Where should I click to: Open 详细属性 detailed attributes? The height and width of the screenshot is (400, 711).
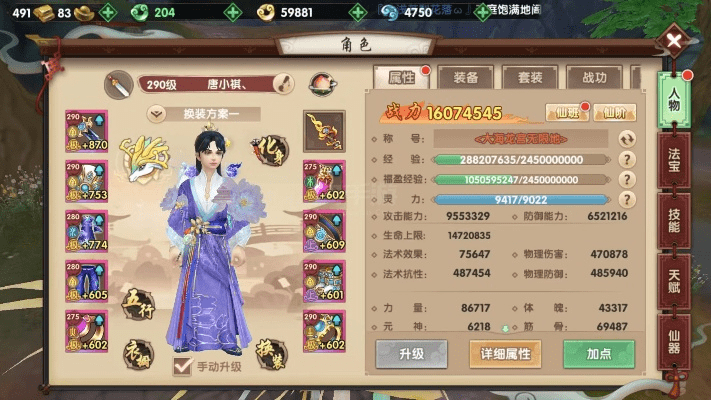[506, 353]
